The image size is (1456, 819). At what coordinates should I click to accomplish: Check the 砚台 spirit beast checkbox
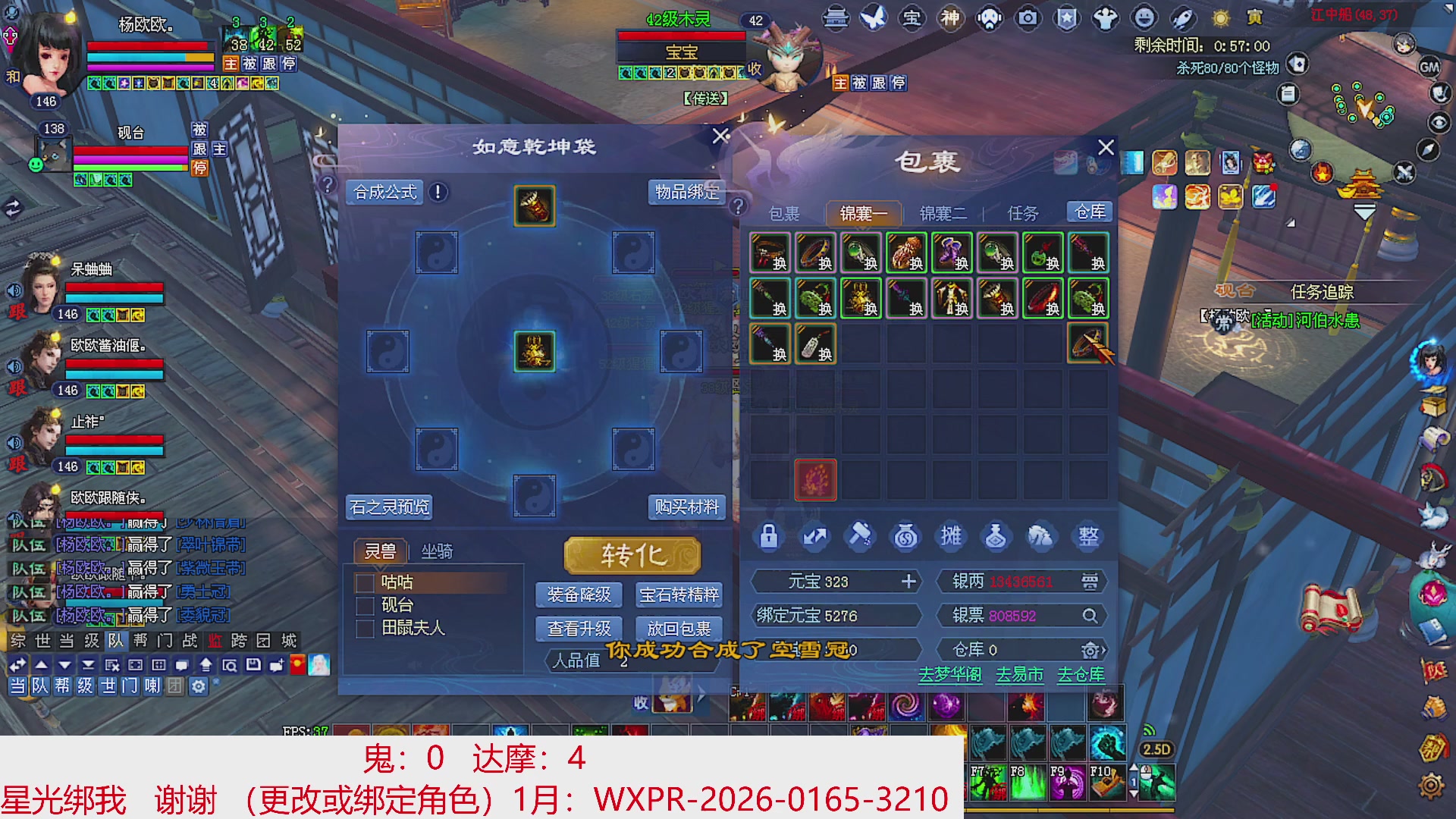tap(363, 605)
